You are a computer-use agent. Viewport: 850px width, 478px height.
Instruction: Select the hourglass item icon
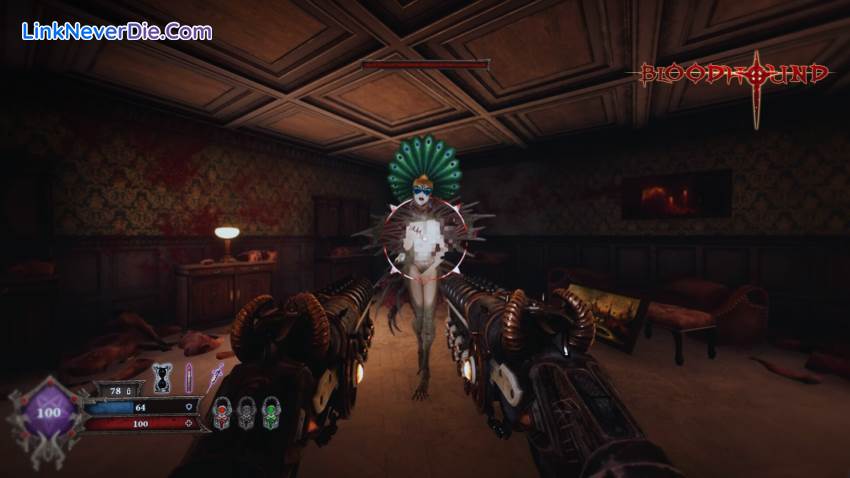[160, 379]
